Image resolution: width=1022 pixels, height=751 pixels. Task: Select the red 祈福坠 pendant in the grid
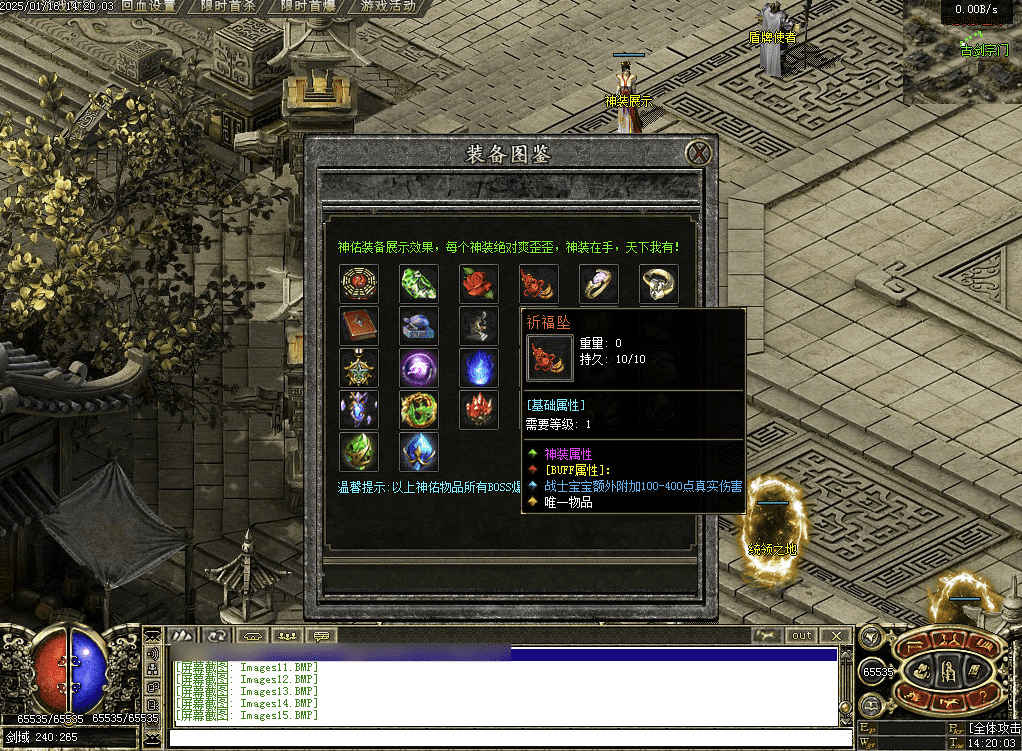click(539, 284)
